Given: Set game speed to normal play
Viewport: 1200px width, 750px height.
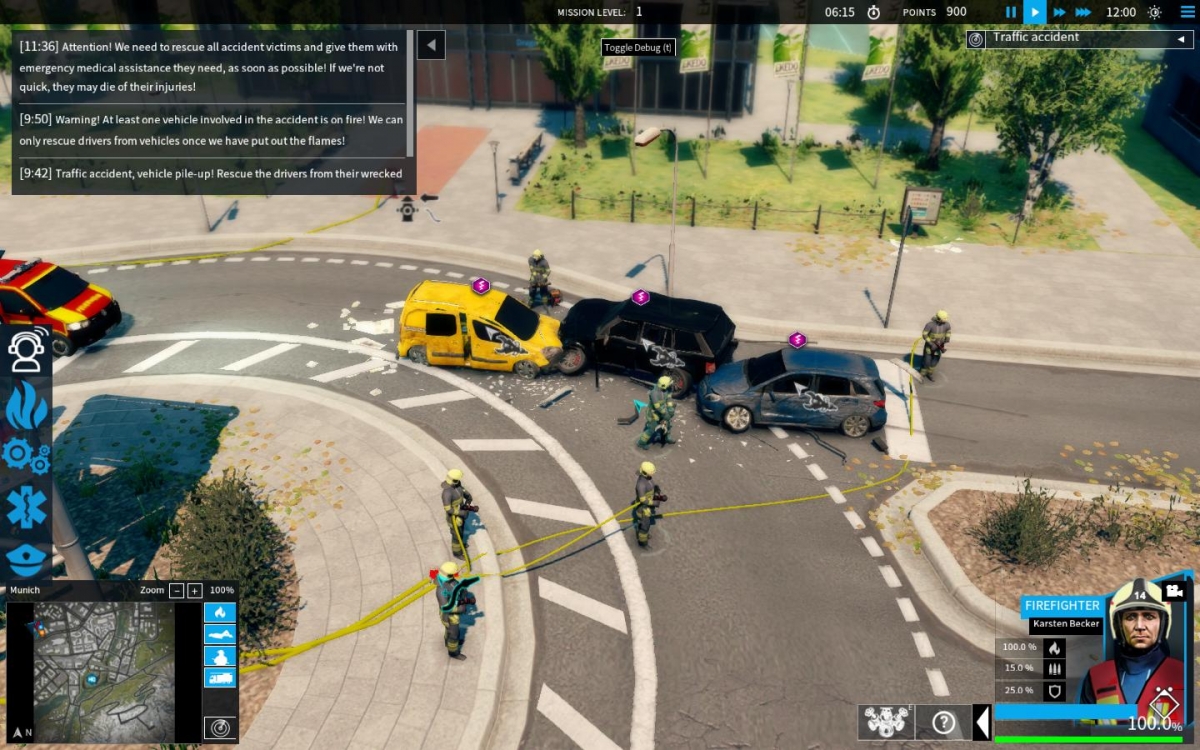Looking at the screenshot, I should (x=1035, y=12).
